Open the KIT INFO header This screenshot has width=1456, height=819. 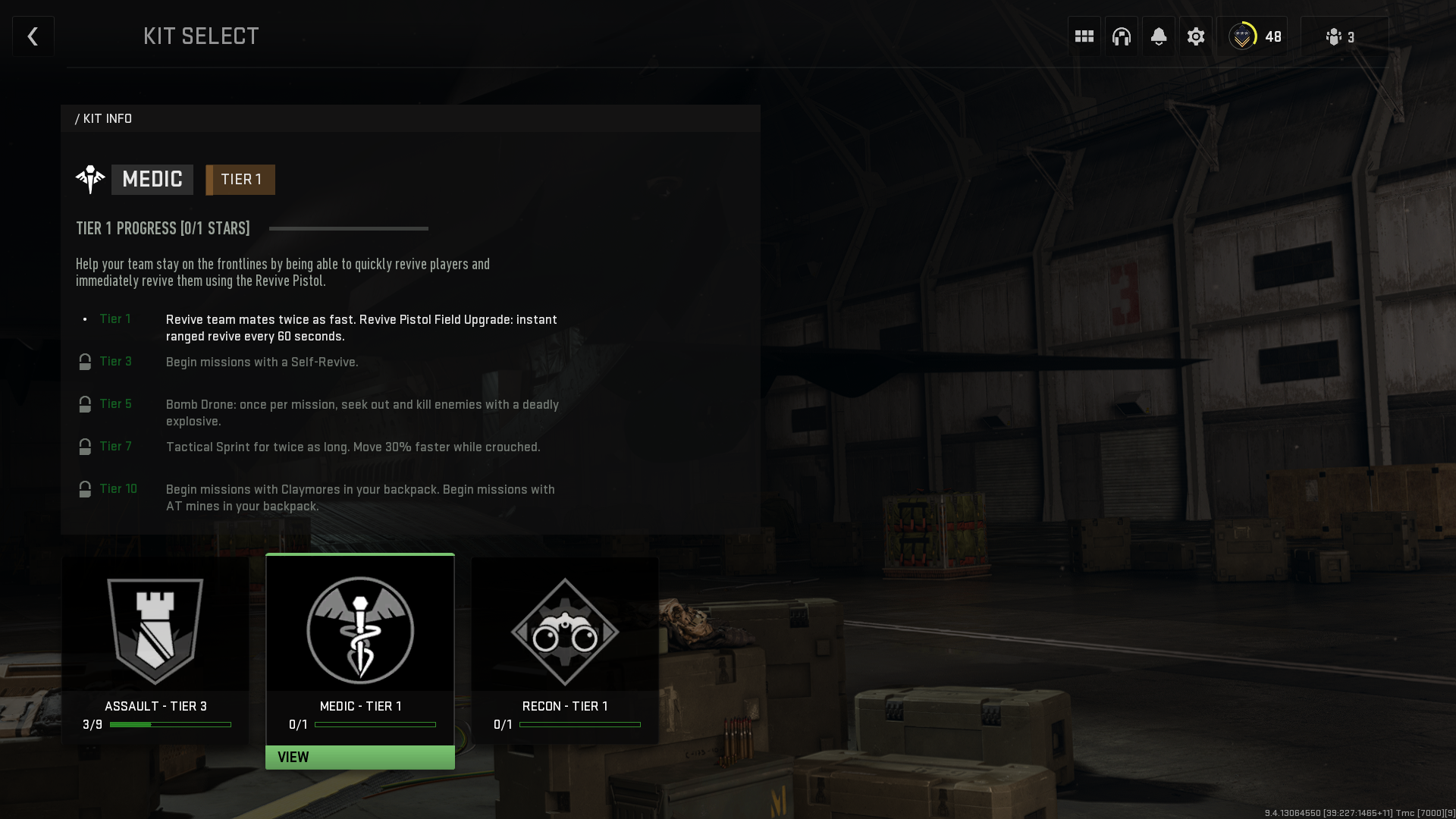[104, 118]
